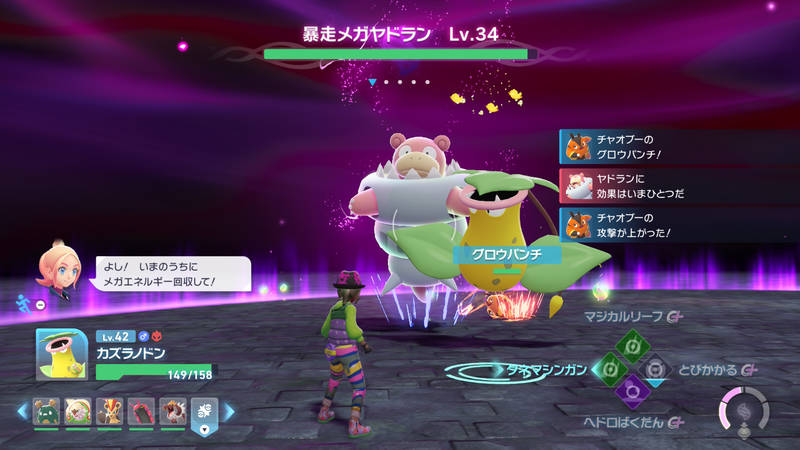Switch to the white fluffy party Pokémon
The width and height of the screenshot is (800, 450).
[77, 411]
